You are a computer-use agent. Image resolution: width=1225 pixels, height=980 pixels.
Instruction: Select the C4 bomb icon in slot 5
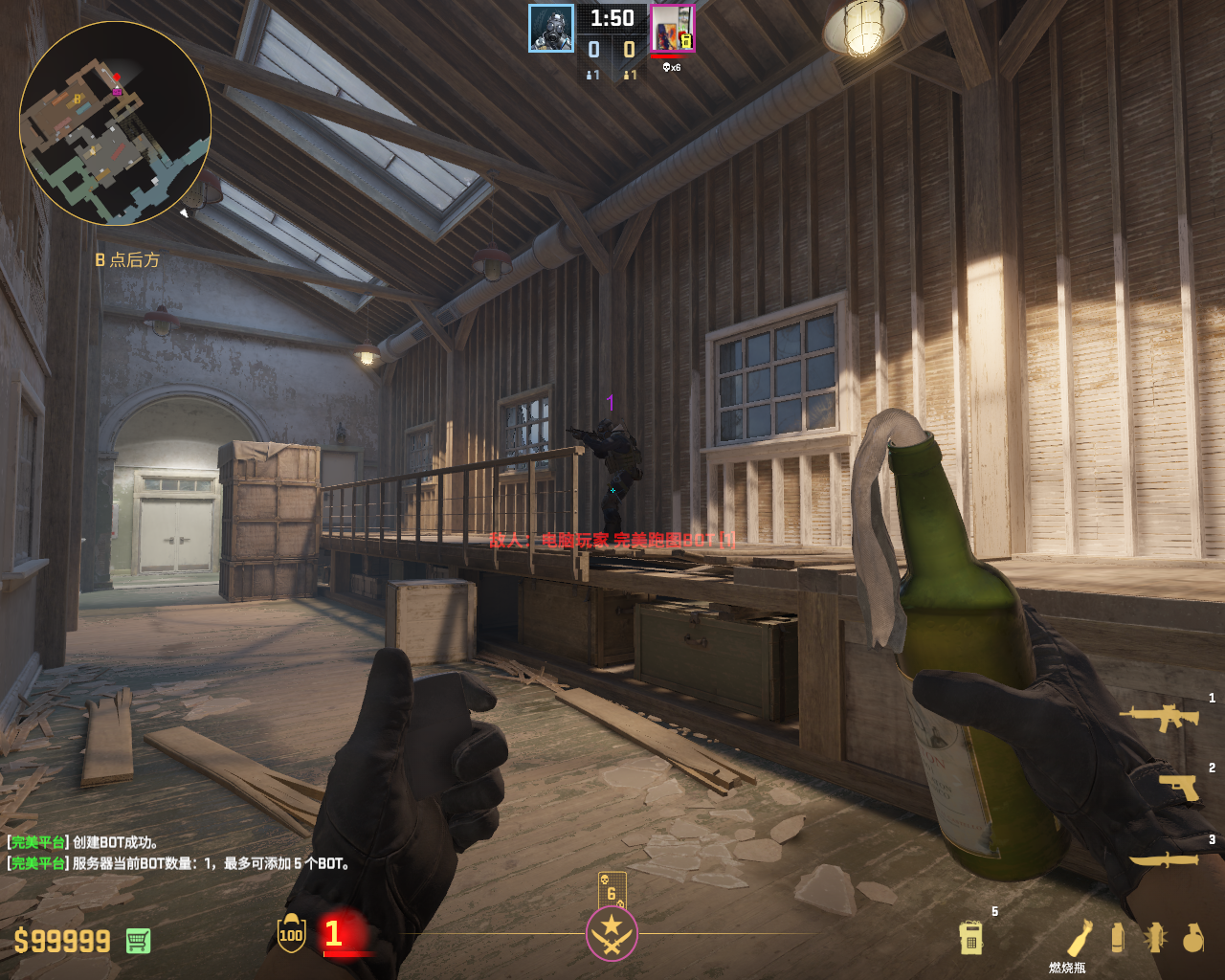[x=970, y=937]
